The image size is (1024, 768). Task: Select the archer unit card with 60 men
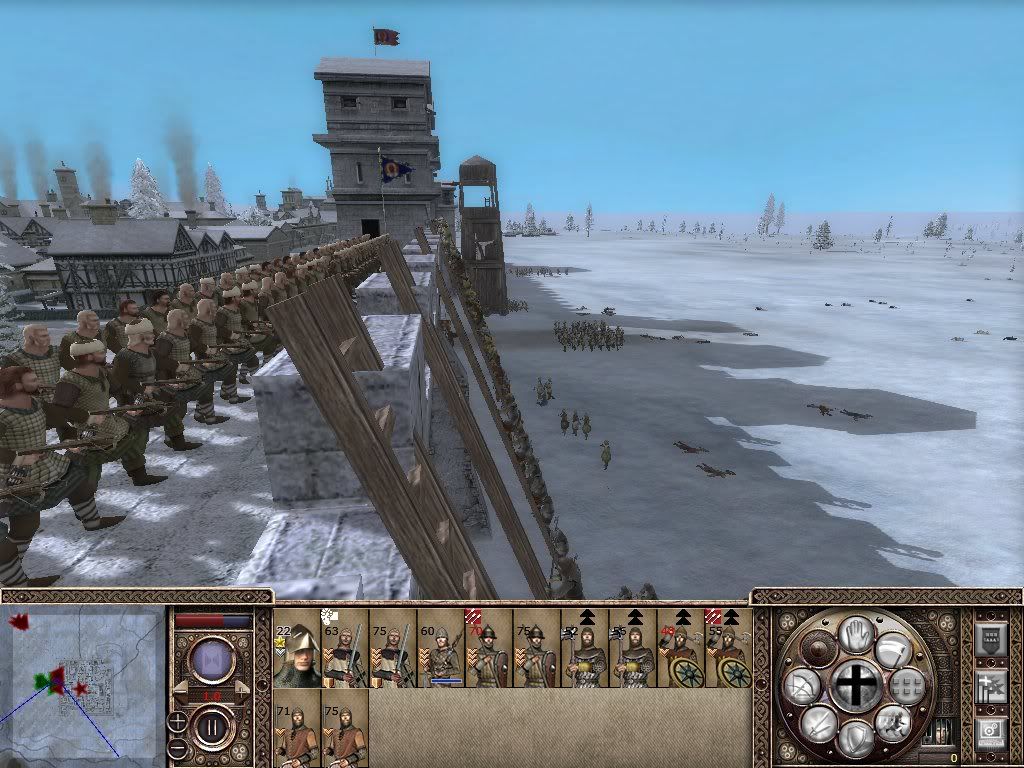(441, 648)
